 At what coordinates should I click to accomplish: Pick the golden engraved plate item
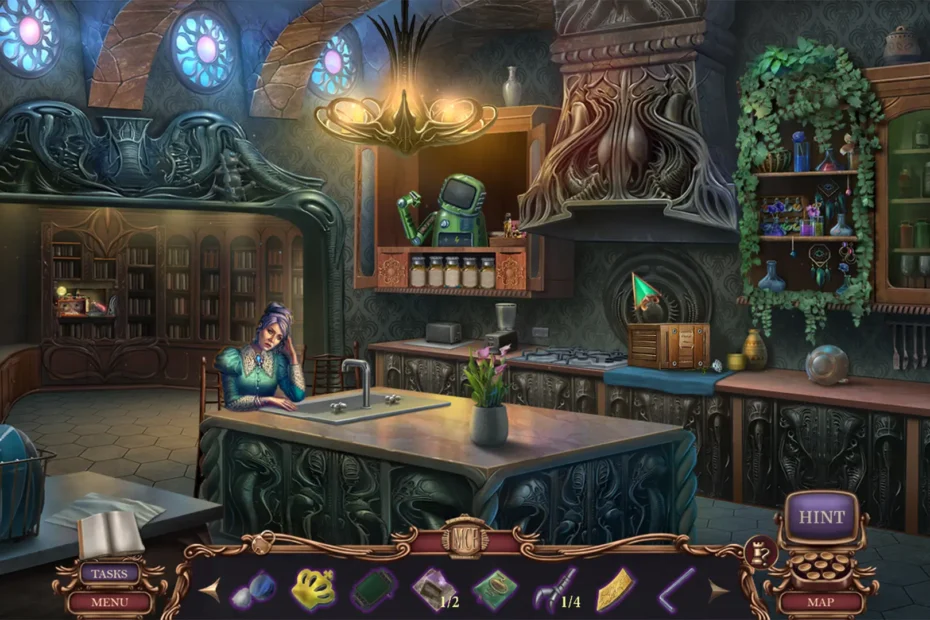click(x=616, y=590)
